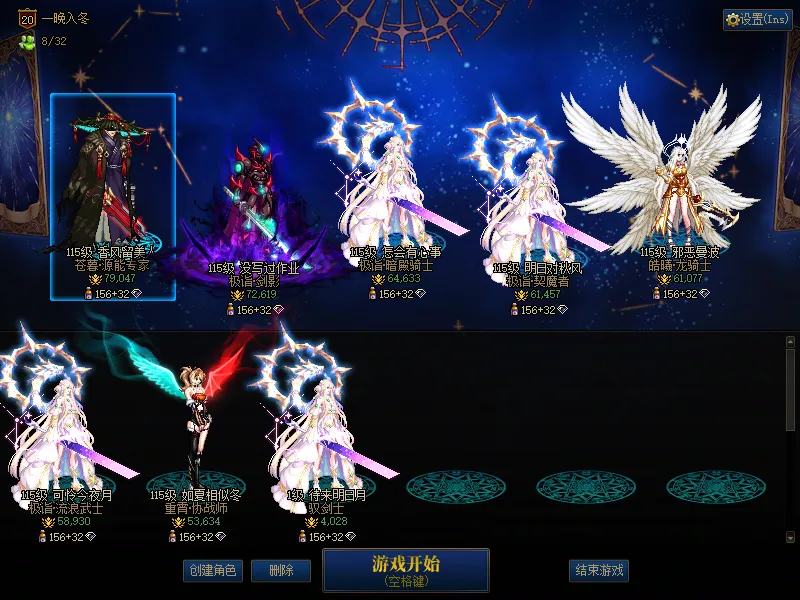This screenshot has height=600, width=800.
Task: Choose the level 1 character 待来明日月
Action: [x=326, y=430]
